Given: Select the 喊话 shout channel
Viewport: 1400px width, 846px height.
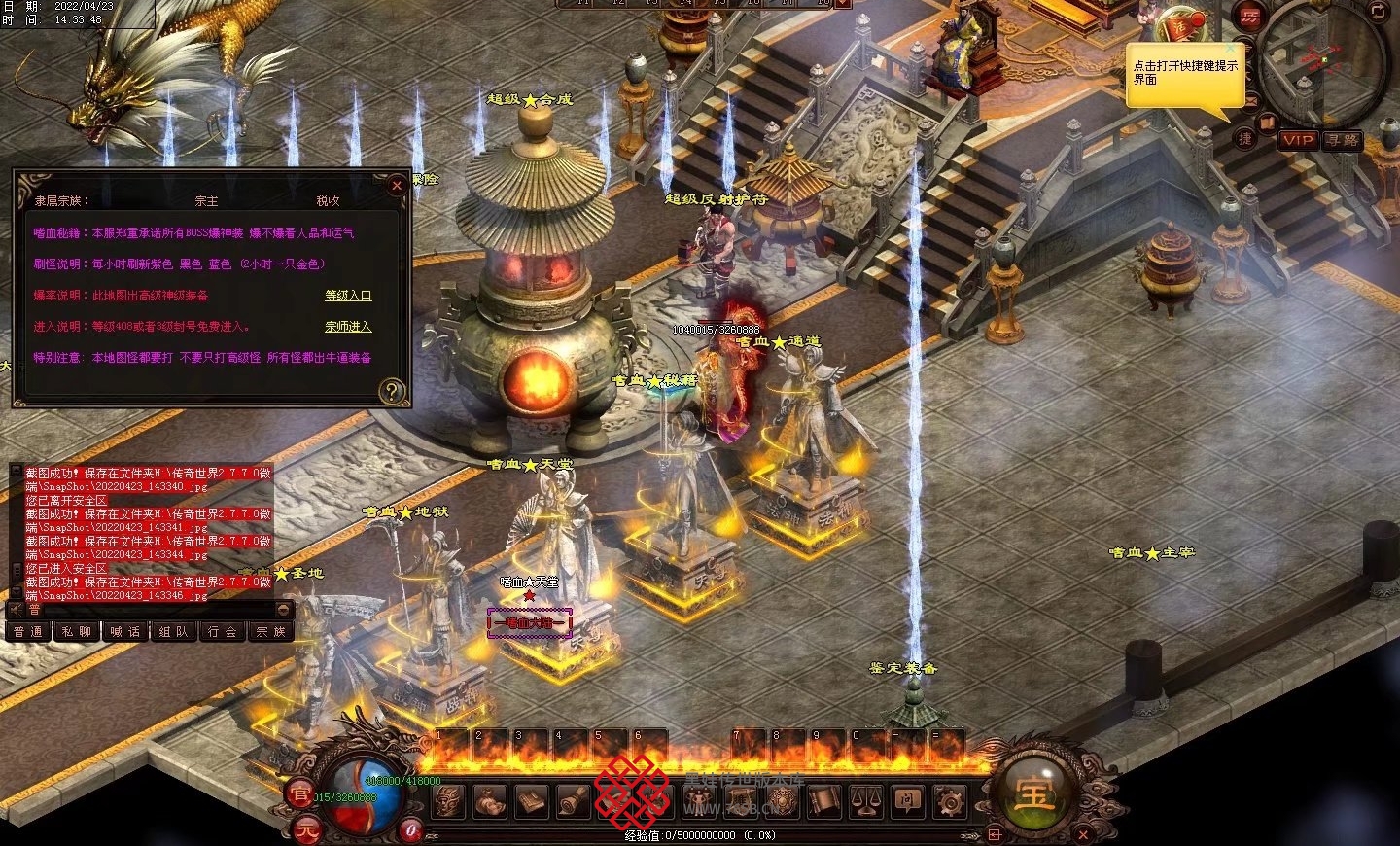Looking at the screenshot, I should 125,631.
